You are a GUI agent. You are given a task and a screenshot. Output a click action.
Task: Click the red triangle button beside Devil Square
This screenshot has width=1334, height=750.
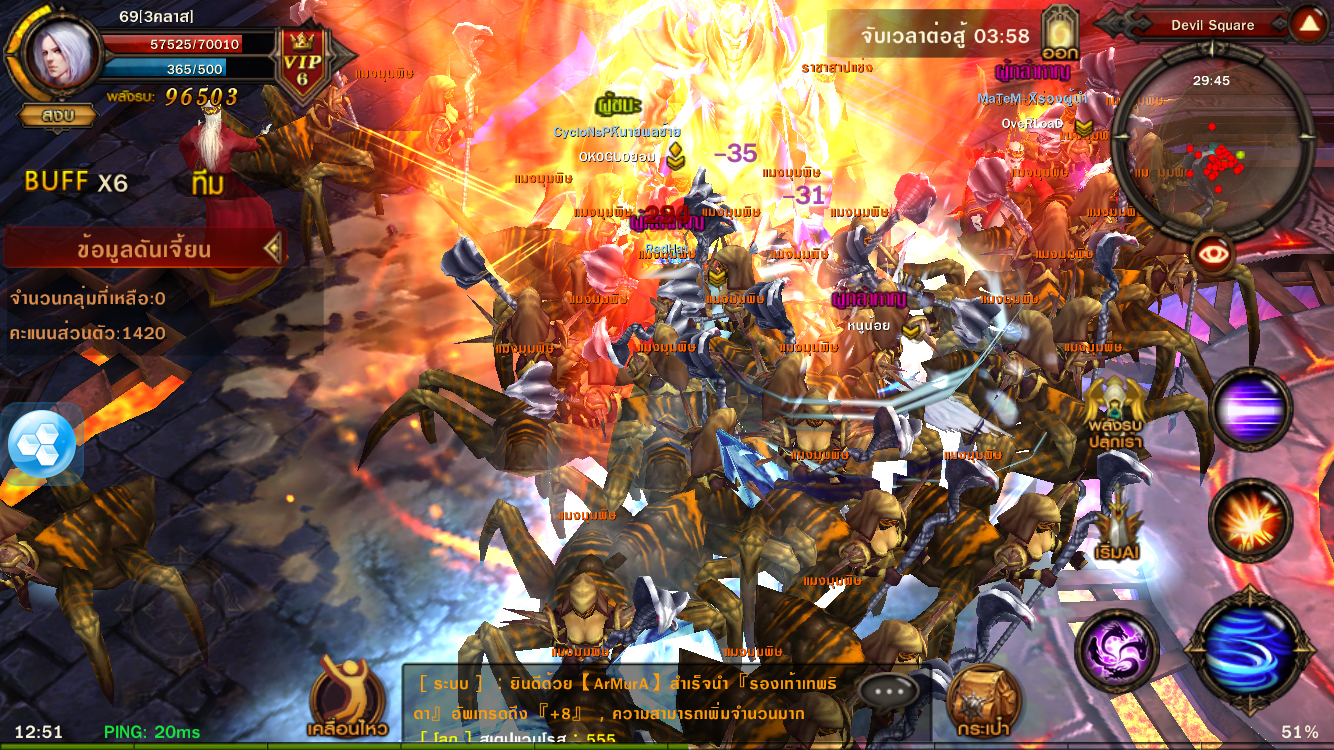[x=1307, y=24]
